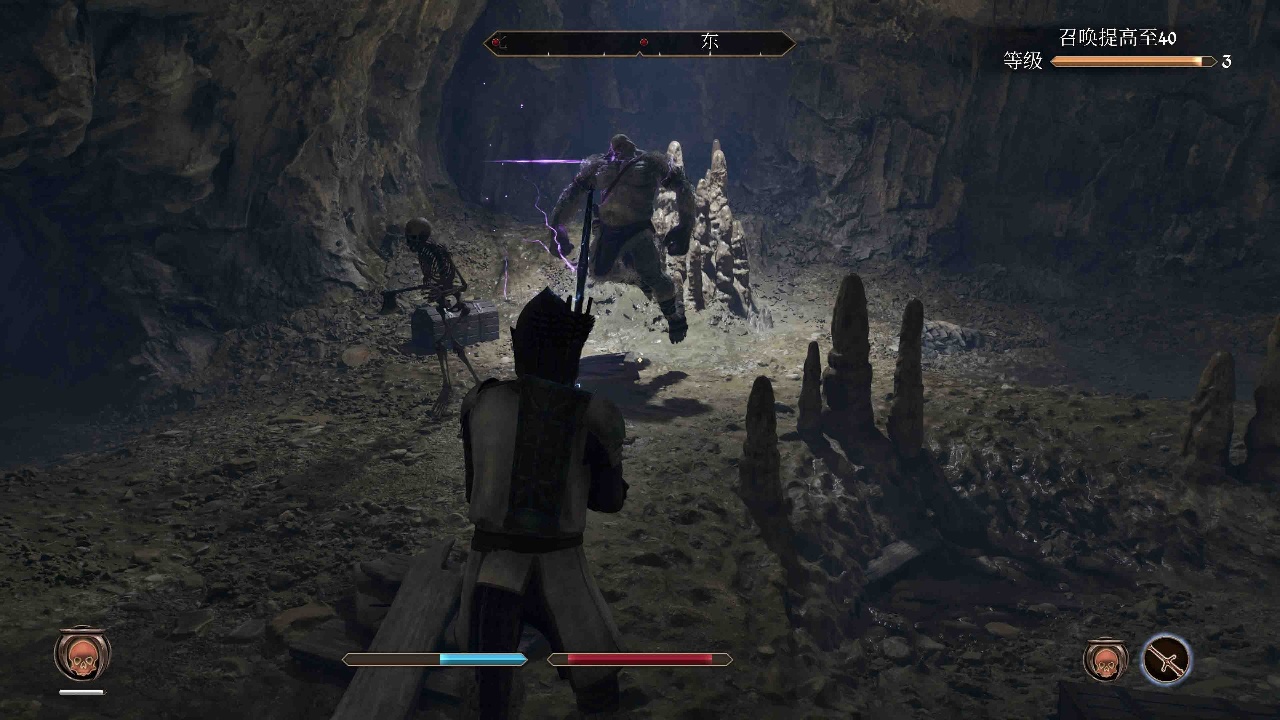Click the skull summon effect icon with timer bar
The image size is (1280, 720).
click(82, 655)
